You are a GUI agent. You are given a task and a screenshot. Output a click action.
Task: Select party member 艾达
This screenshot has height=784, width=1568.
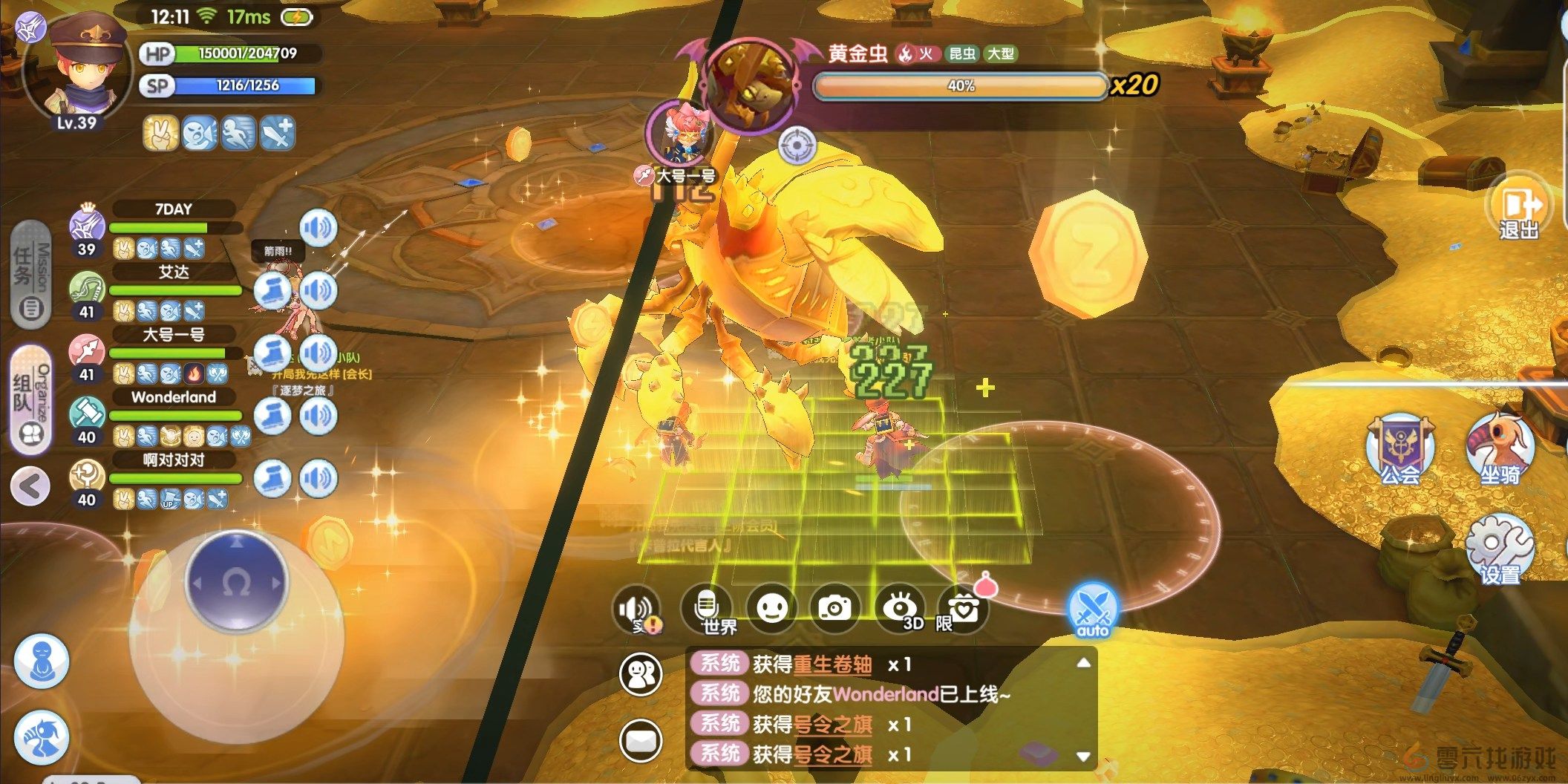point(174,272)
